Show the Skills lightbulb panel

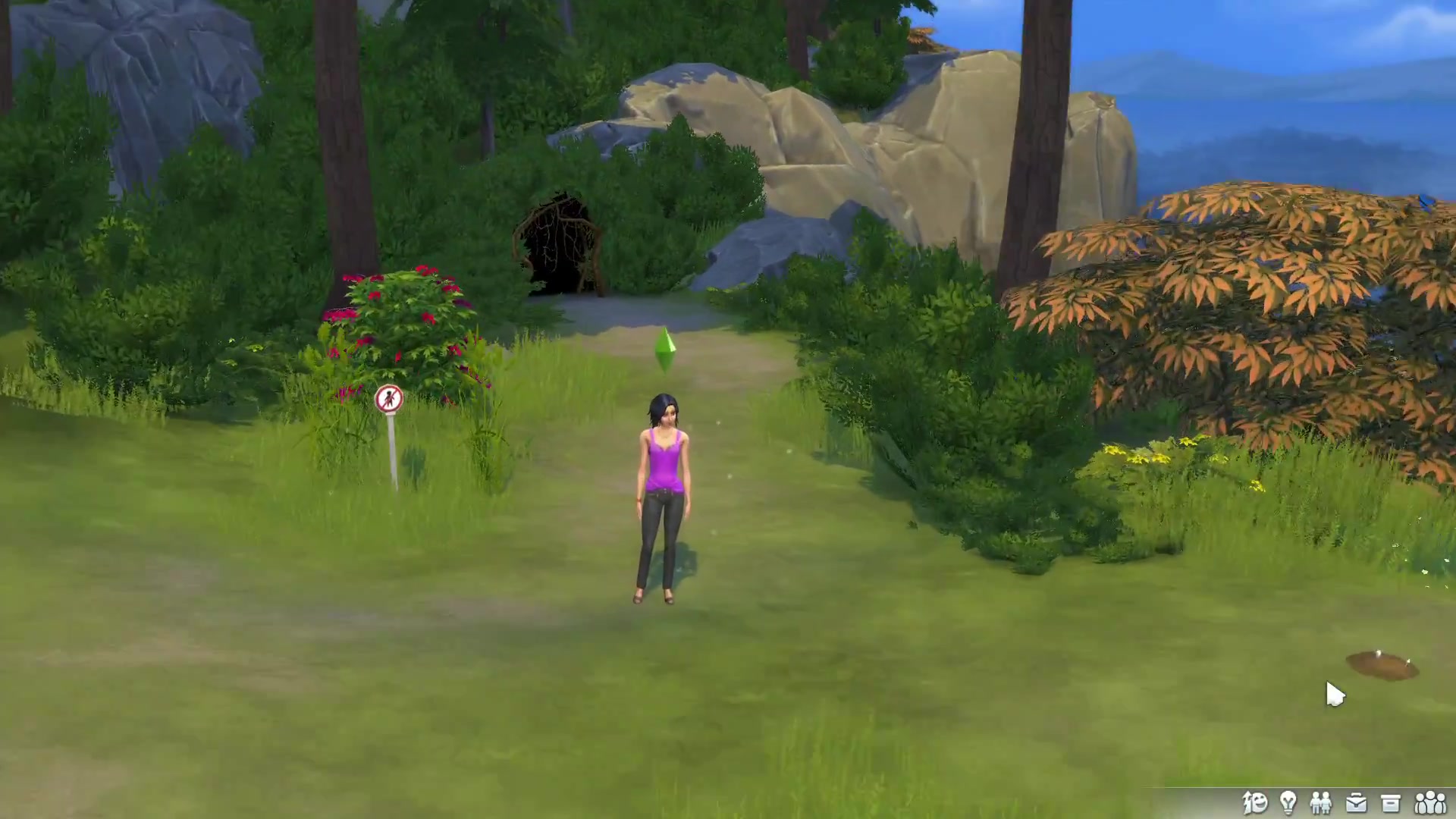click(1288, 802)
